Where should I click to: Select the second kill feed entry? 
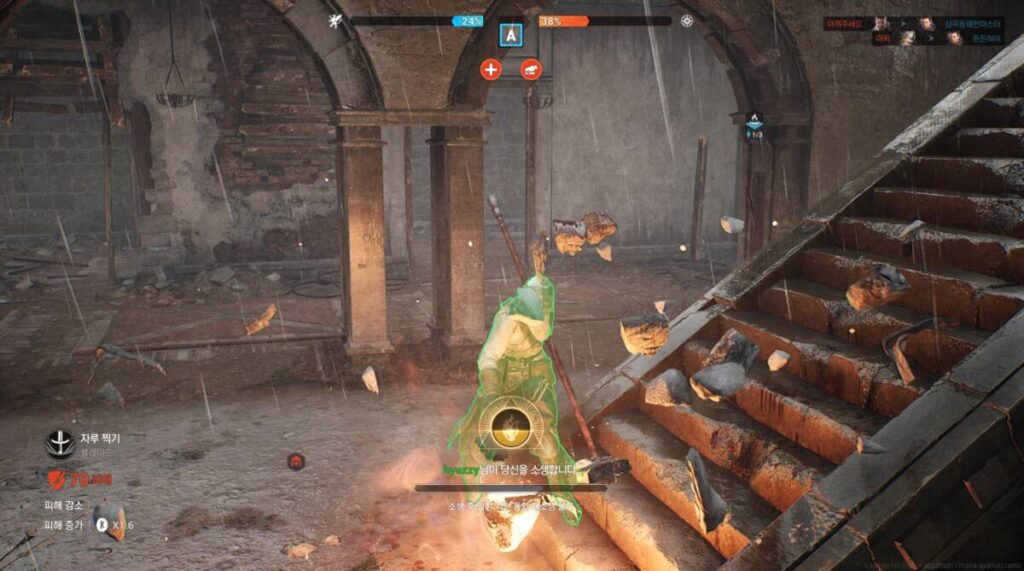tap(914, 38)
